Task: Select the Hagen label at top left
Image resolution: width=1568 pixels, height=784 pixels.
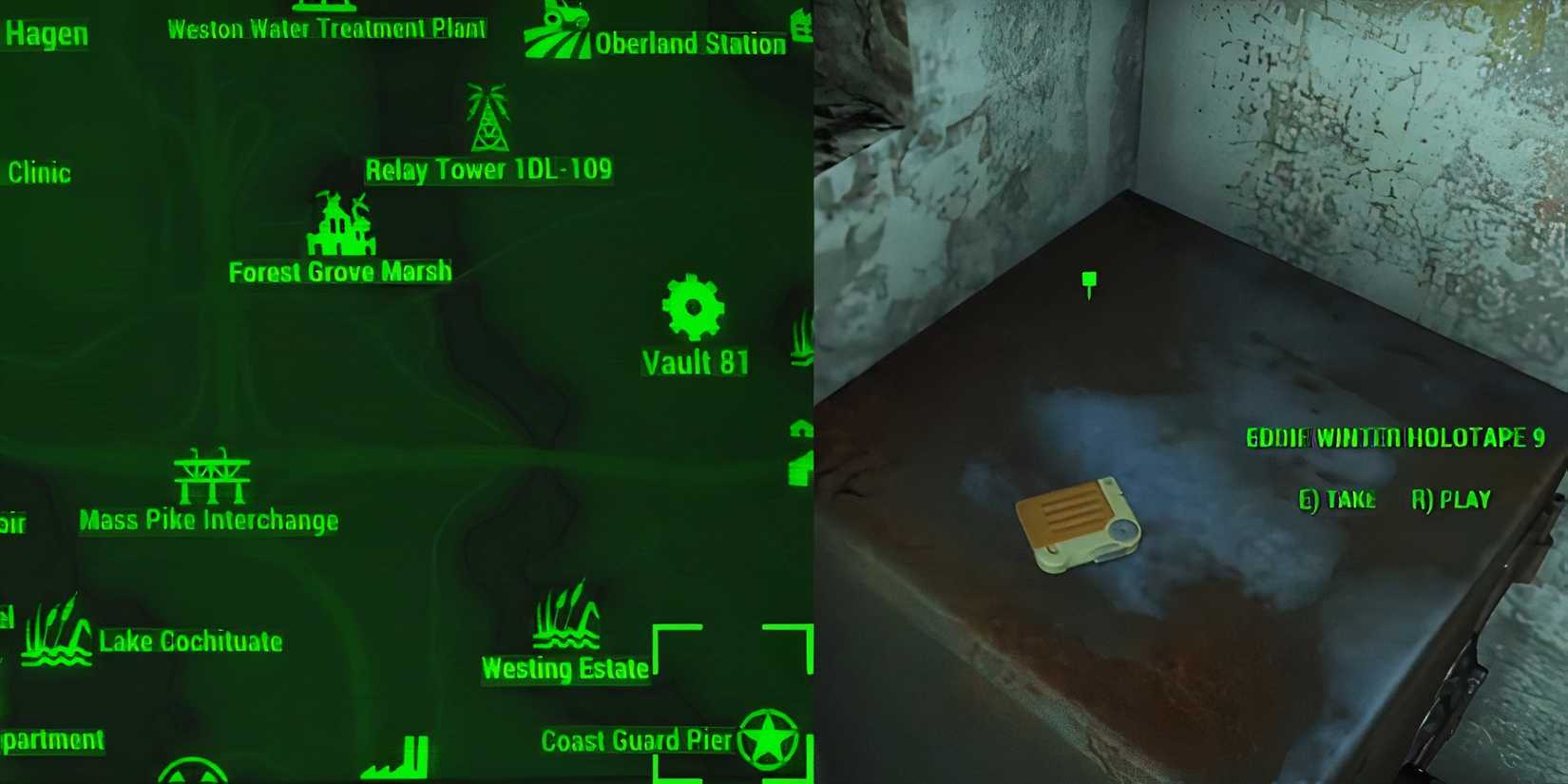Action: (x=46, y=35)
